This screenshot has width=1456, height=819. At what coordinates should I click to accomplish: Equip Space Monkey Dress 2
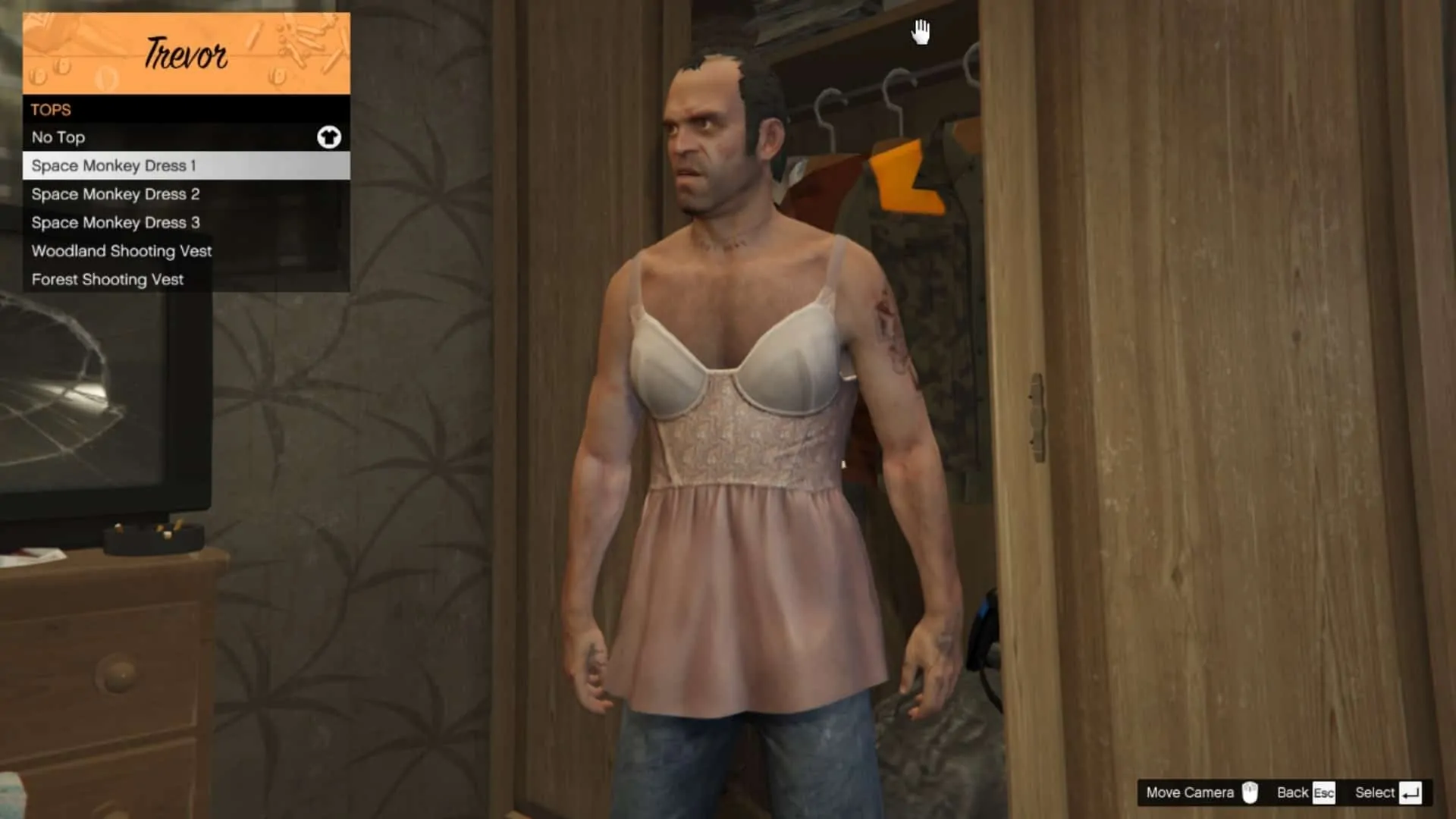[115, 194]
